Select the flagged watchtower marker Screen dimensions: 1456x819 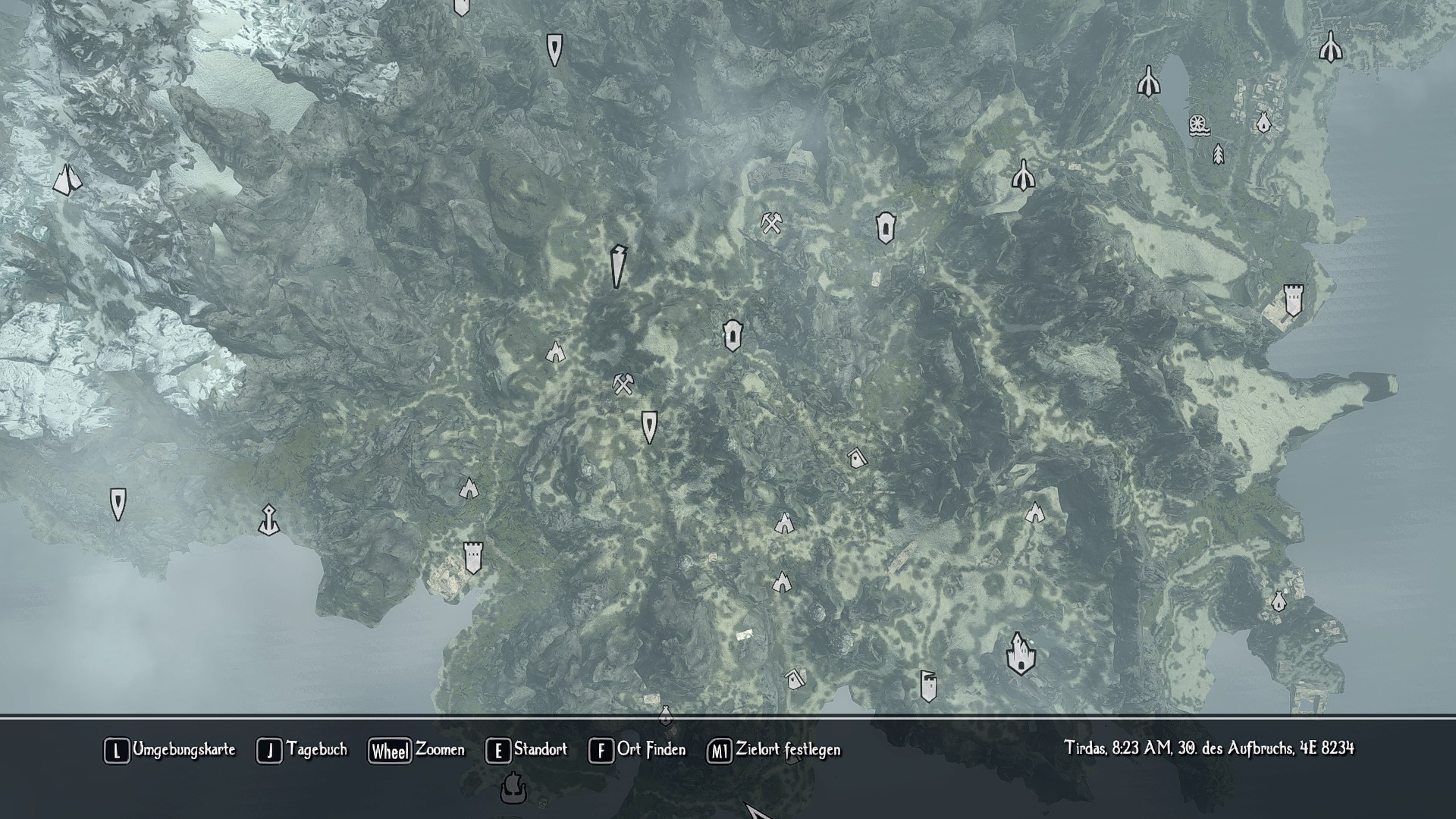pyautogui.click(x=928, y=686)
